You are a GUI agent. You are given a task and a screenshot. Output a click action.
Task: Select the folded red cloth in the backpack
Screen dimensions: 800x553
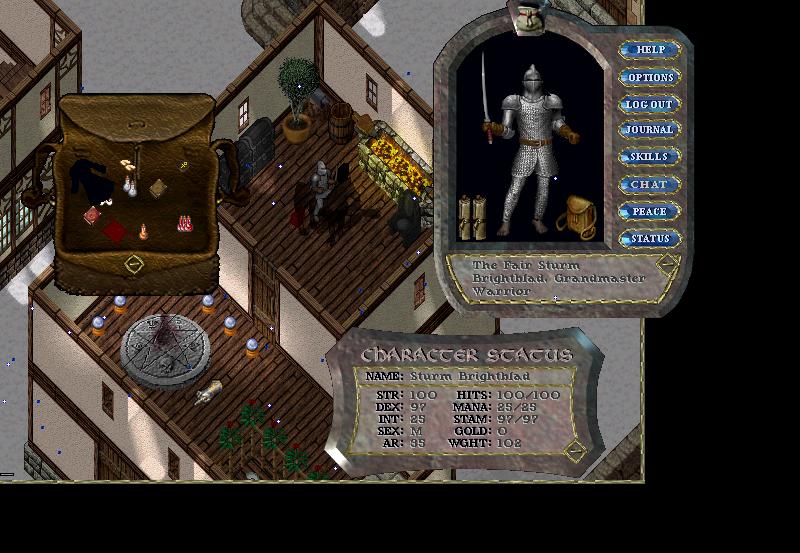115,231
